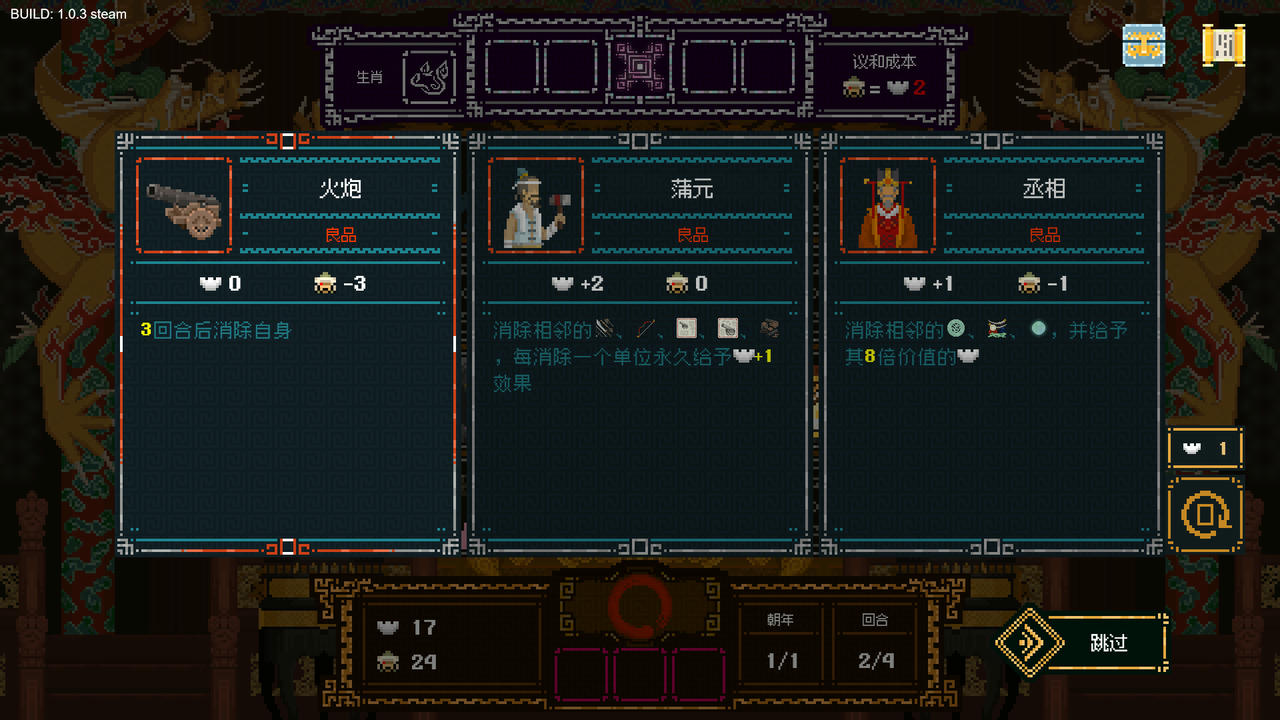This screenshot has height=720, width=1280.
Task: Click the 朝年 1/1 panel
Action: pyautogui.click(x=781, y=640)
